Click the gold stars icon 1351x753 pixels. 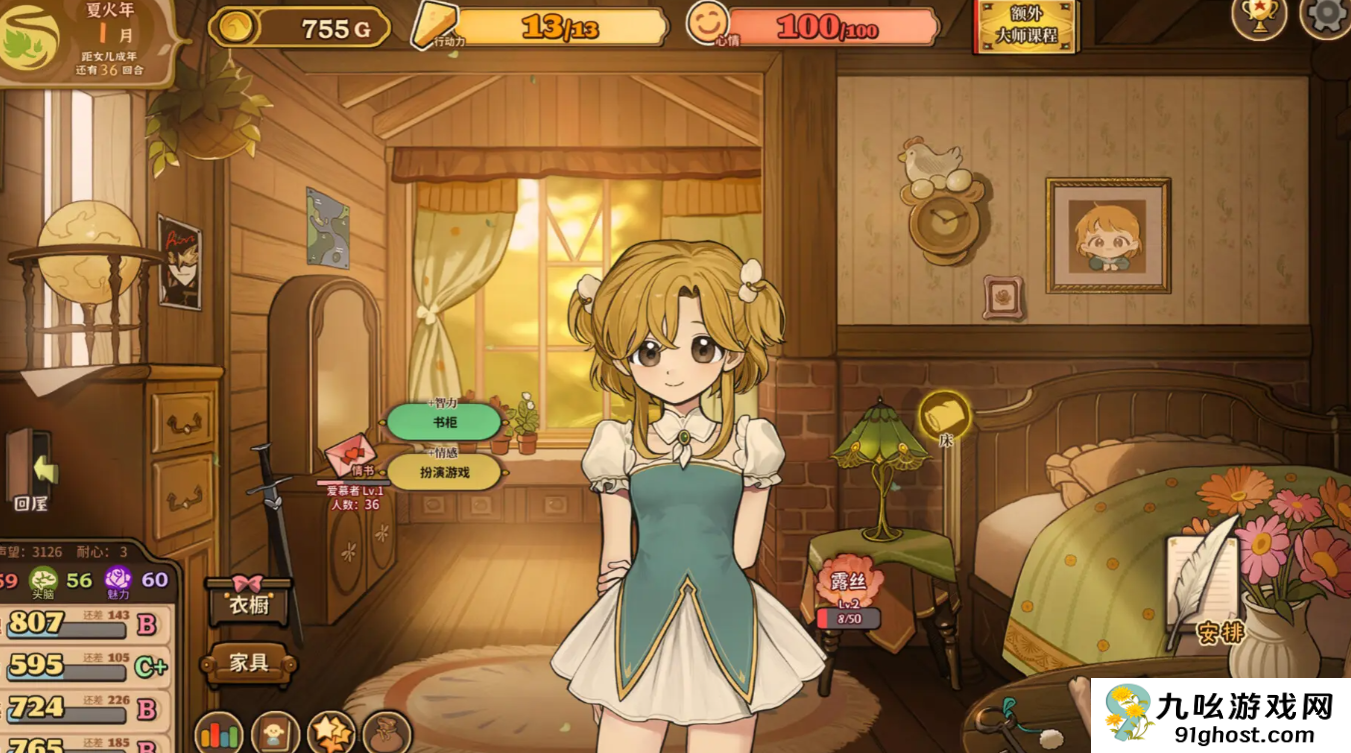pyautogui.click(x=331, y=734)
